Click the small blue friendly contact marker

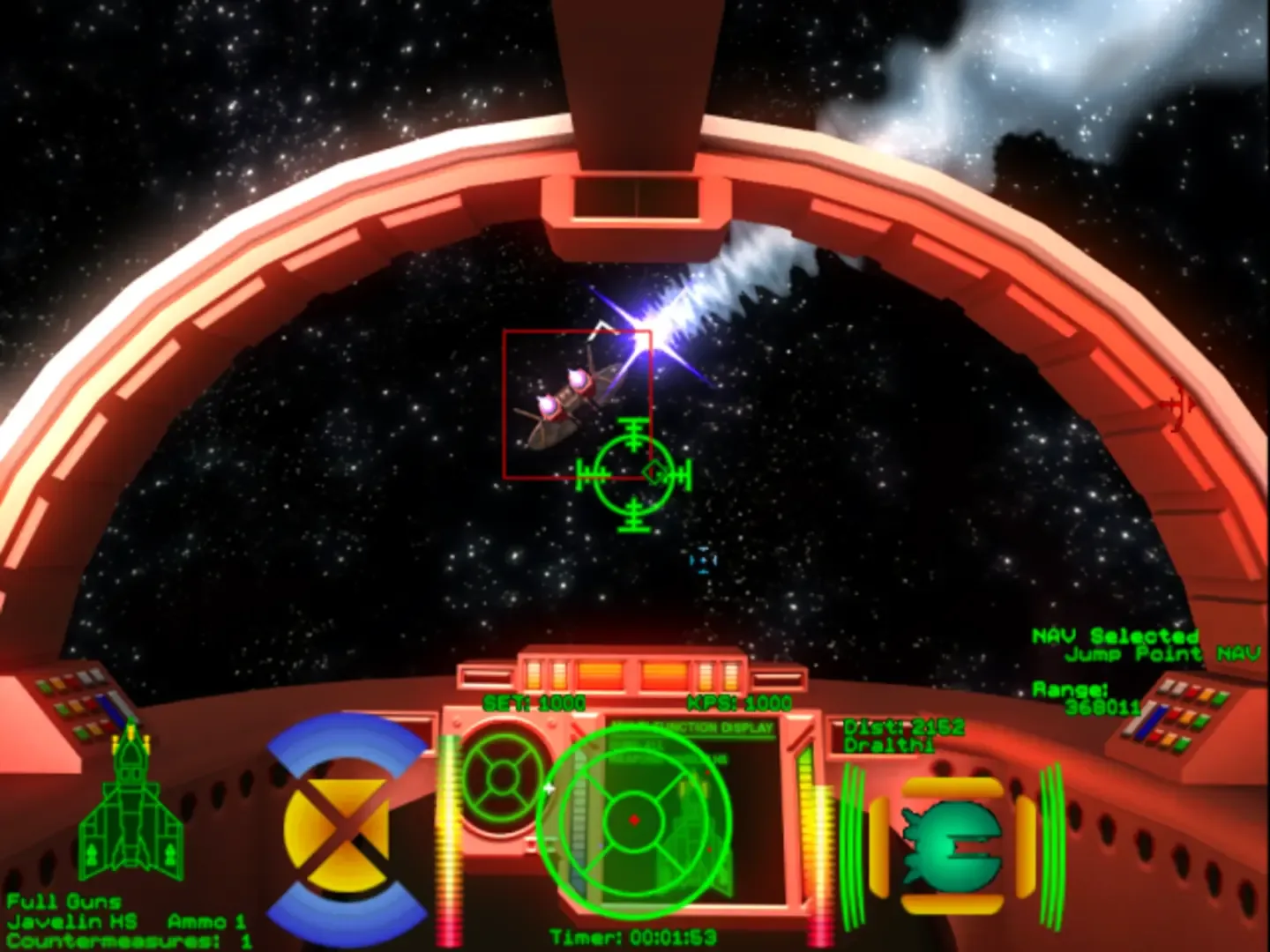[701, 560]
